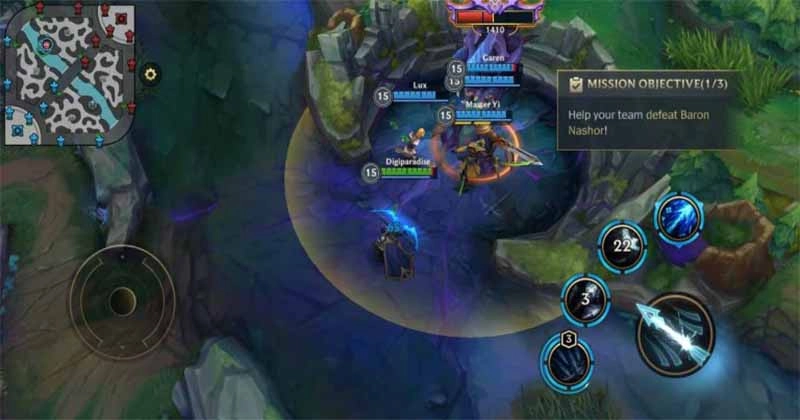
Task: Select the ability on 22-second cooldown
Action: pos(624,246)
